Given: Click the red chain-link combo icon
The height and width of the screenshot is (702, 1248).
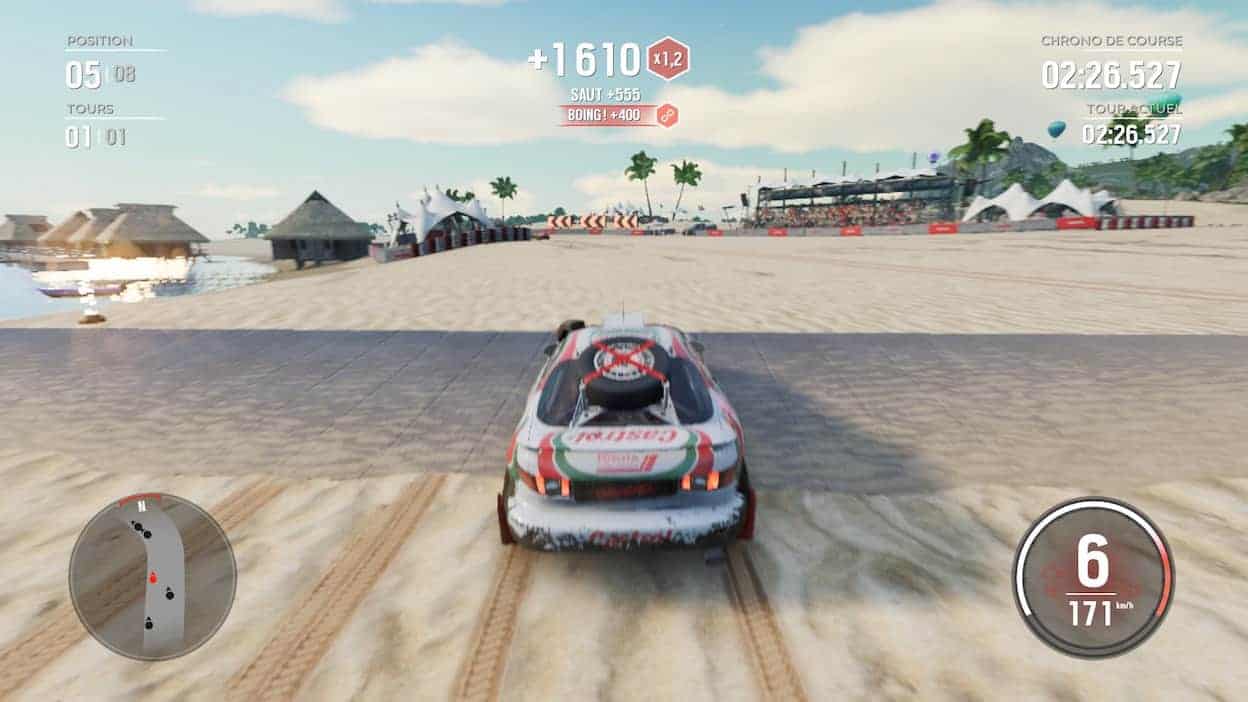Looking at the screenshot, I should (x=667, y=116).
